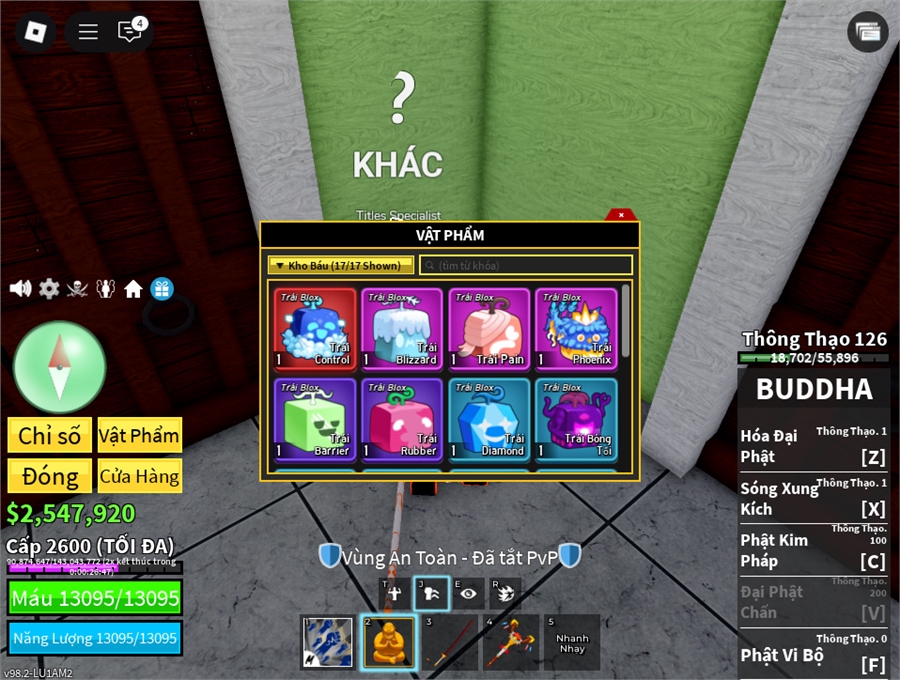
Task: Choose the green Trái Barrier fruit
Action: coord(315,419)
